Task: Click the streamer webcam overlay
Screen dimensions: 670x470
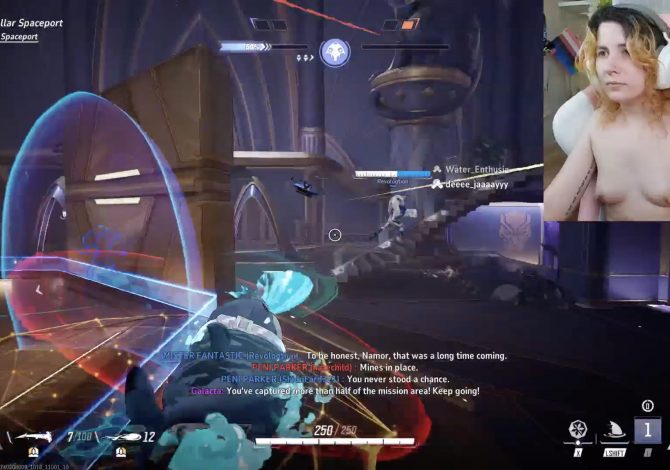Action: [x=606, y=110]
